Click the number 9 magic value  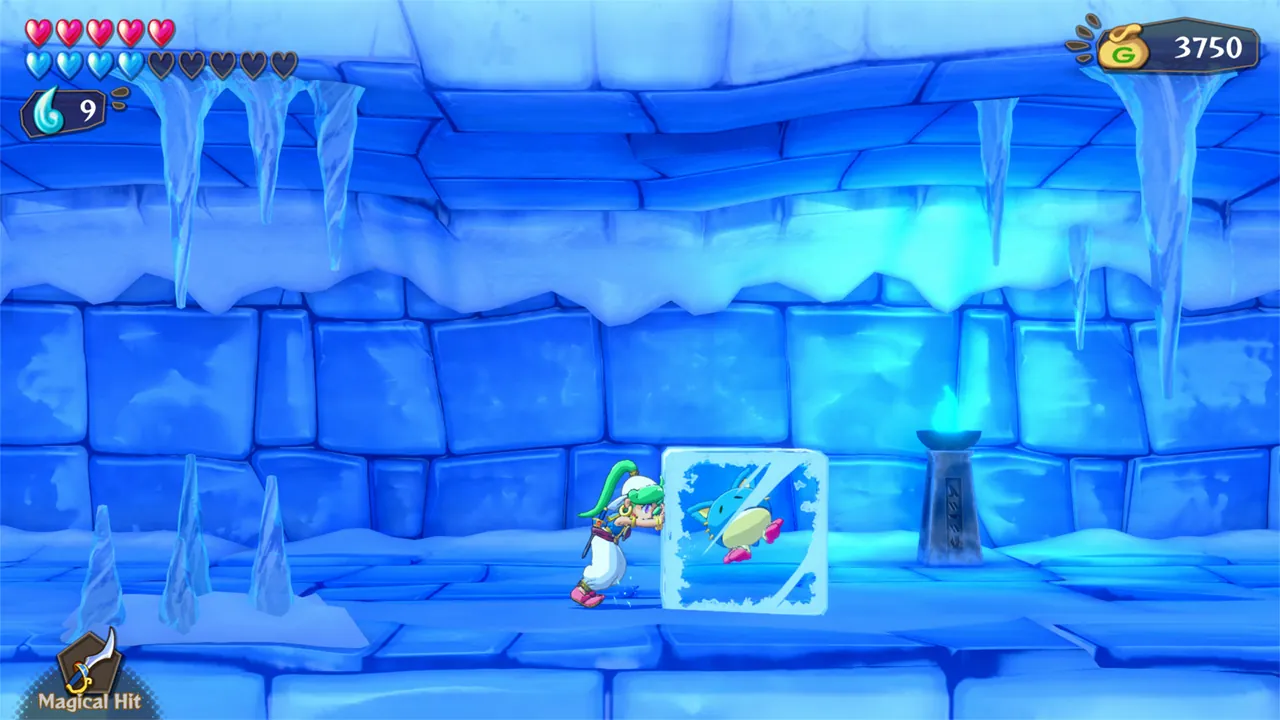point(90,111)
